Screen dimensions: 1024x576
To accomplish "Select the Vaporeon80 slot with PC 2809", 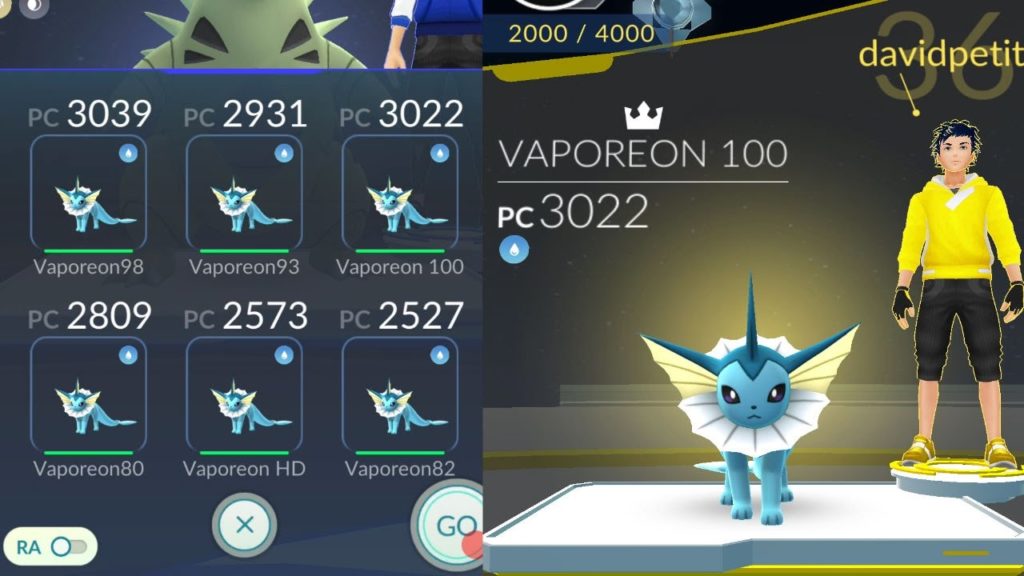I will pos(89,396).
